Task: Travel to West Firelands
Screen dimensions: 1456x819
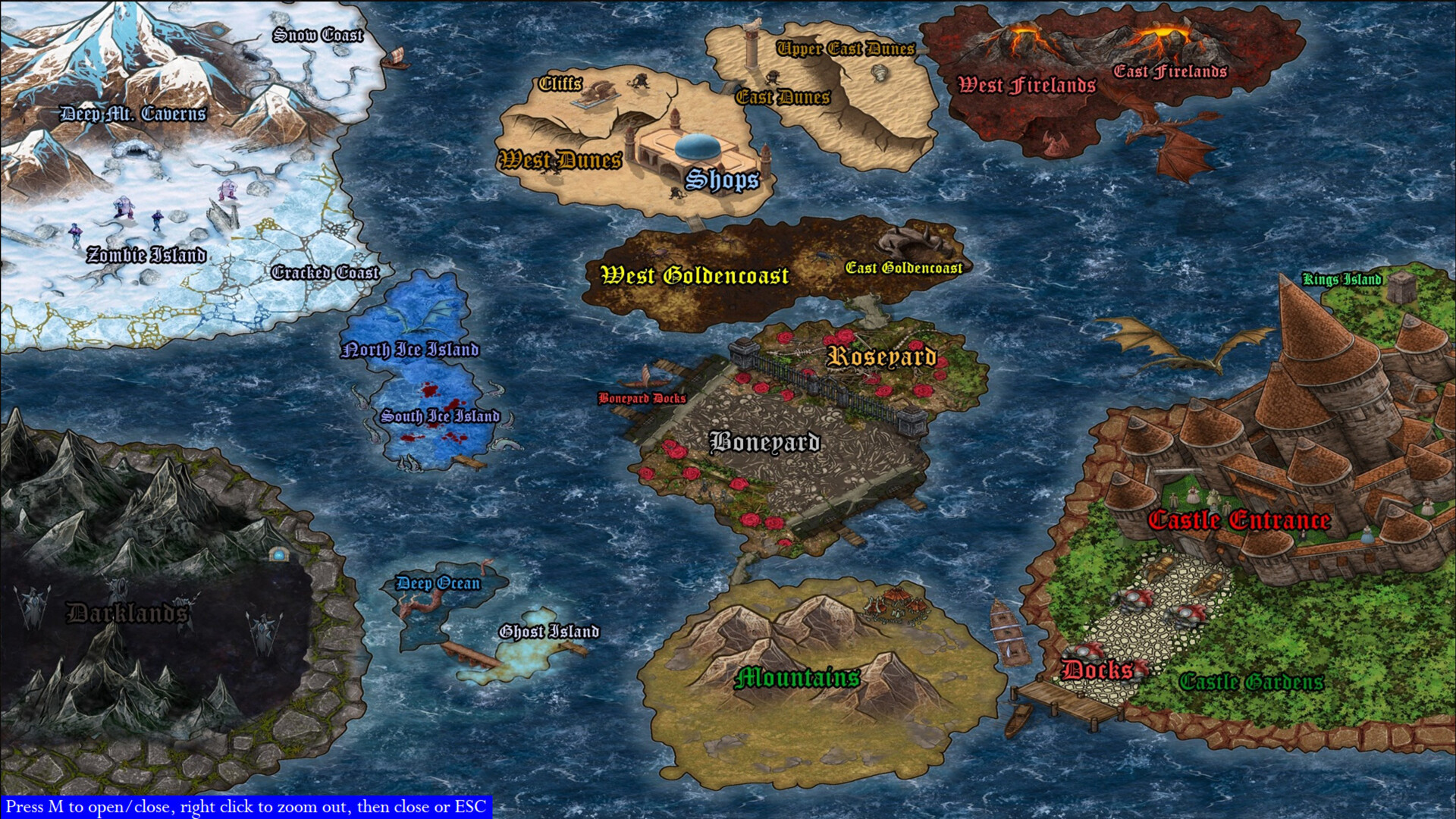Action: [x=1025, y=83]
